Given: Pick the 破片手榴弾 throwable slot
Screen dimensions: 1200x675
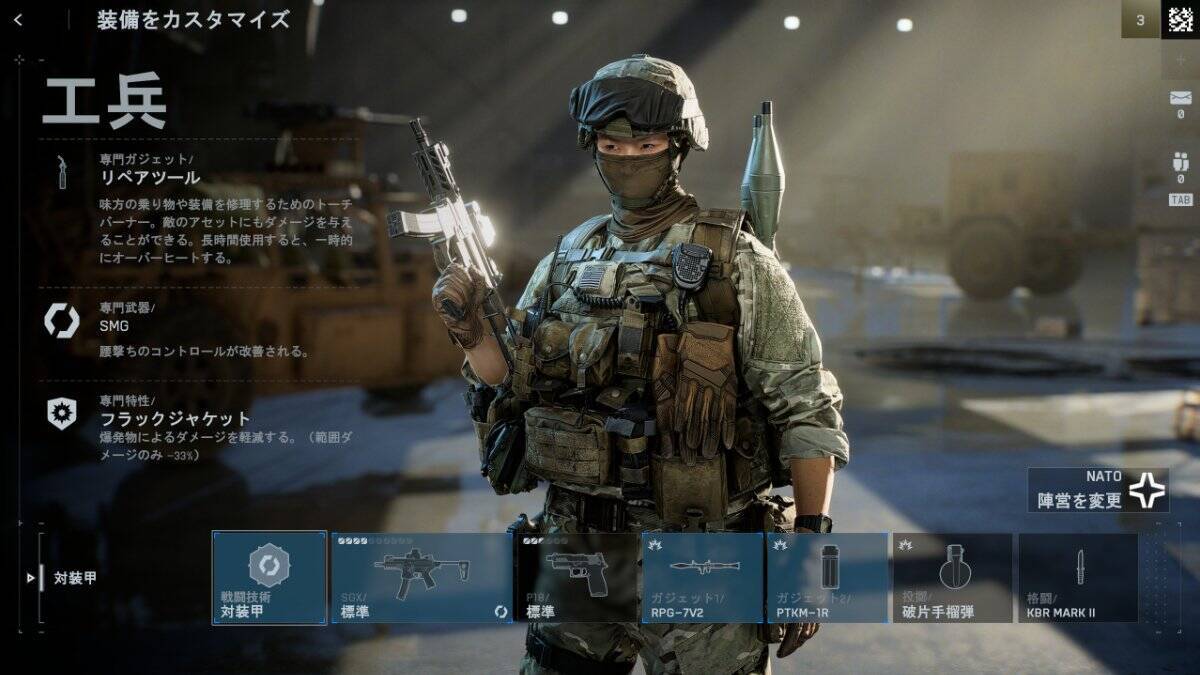Looking at the screenshot, I should (952, 578).
